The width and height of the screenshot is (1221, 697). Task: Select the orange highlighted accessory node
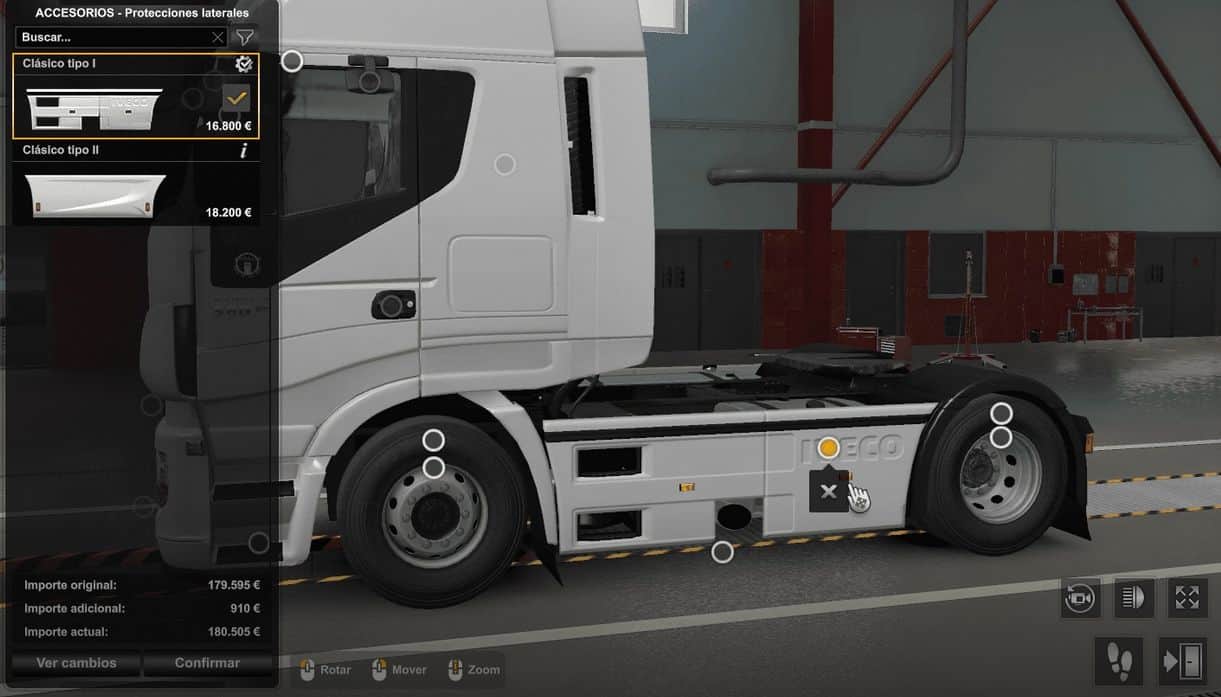pyautogui.click(x=828, y=448)
